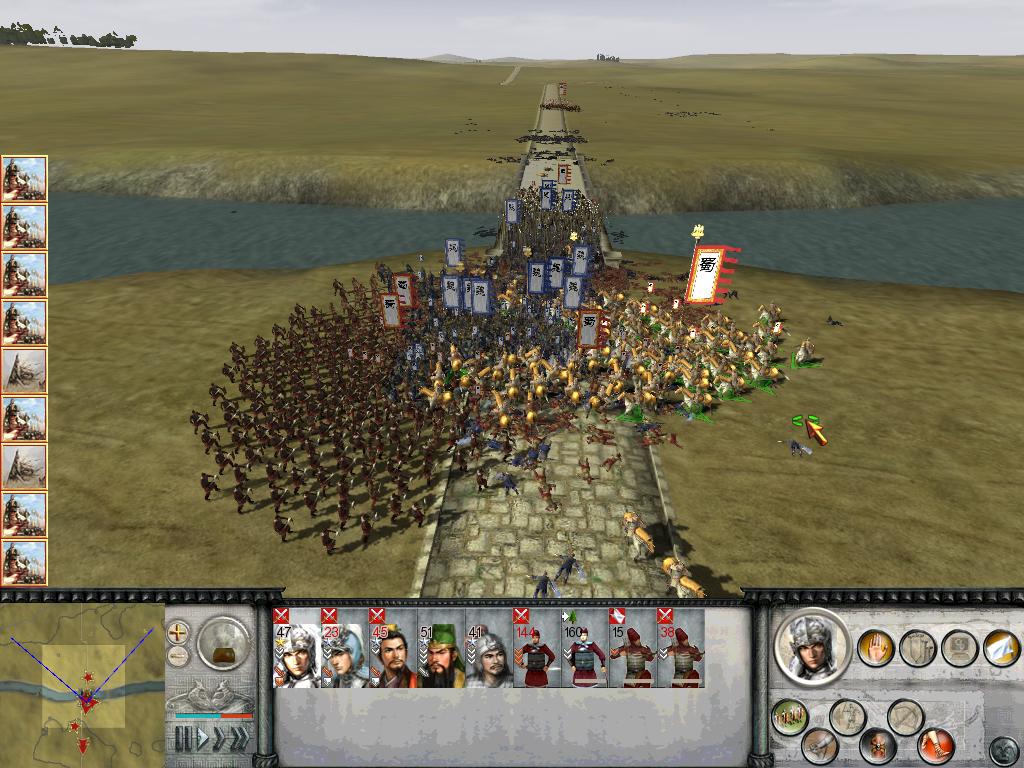
Task: Zoom in the minimap with plus button
Action: pos(178,632)
